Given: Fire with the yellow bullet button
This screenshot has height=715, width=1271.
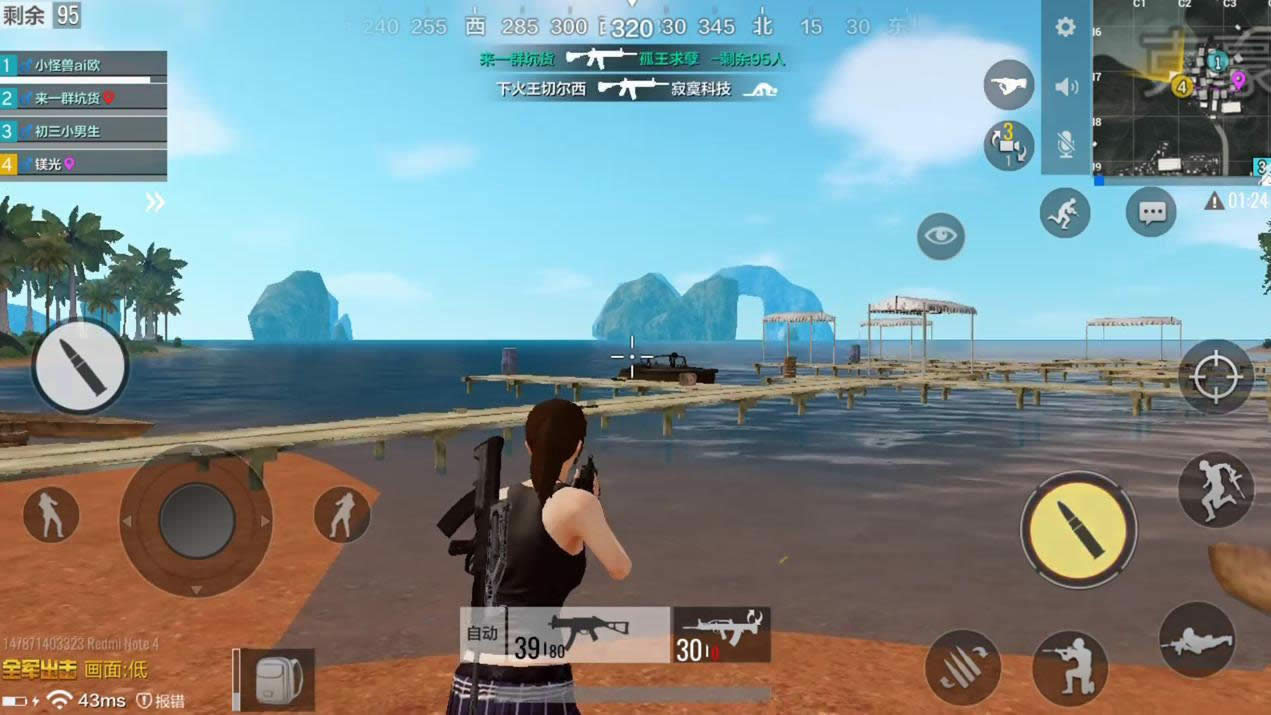Looking at the screenshot, I should point(1078,529).
